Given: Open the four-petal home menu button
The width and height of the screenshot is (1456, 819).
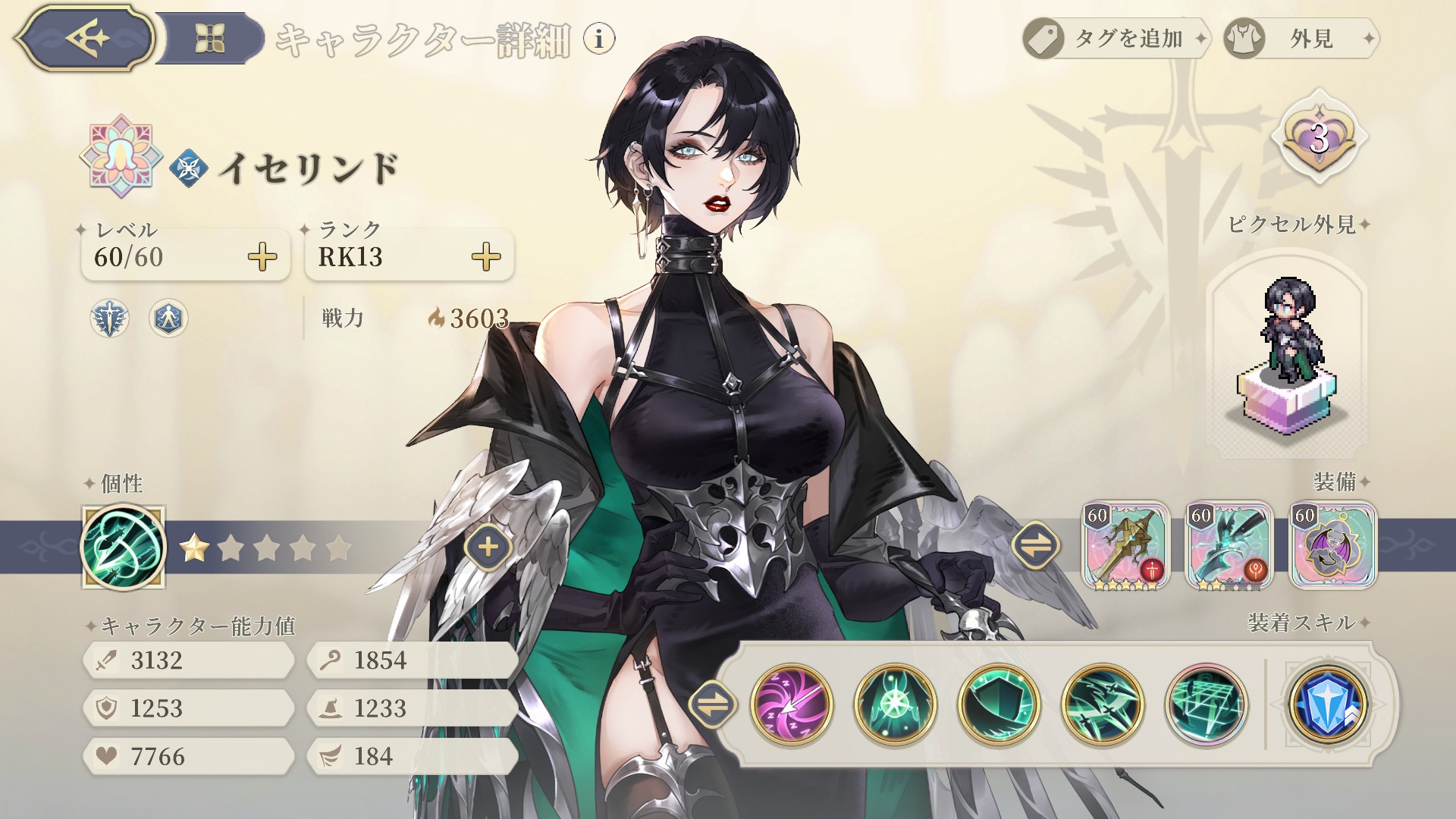Looking at the screenshot, I should pyautogui.click(x=209, y=38).
